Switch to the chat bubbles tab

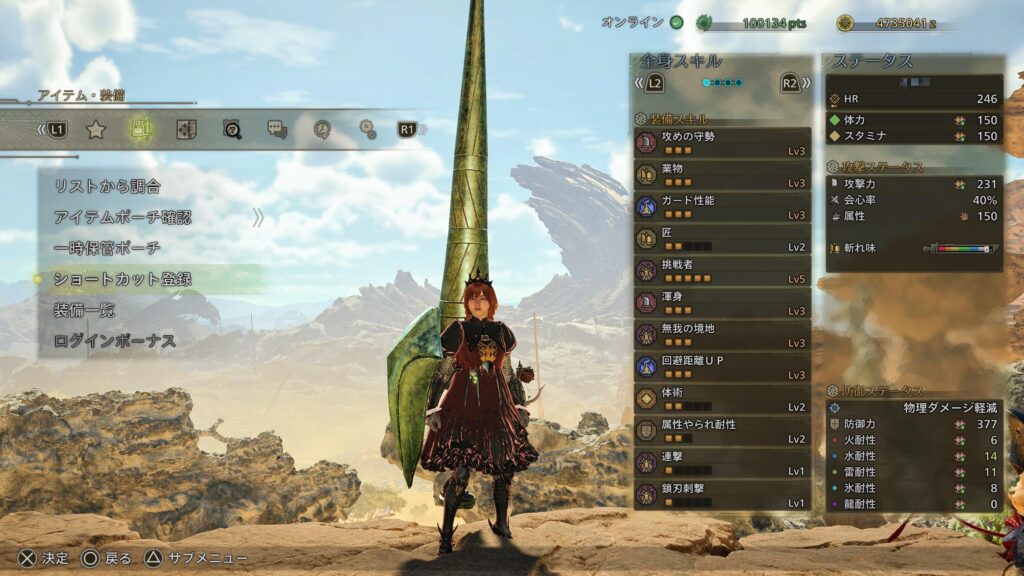tap(277, 129)
